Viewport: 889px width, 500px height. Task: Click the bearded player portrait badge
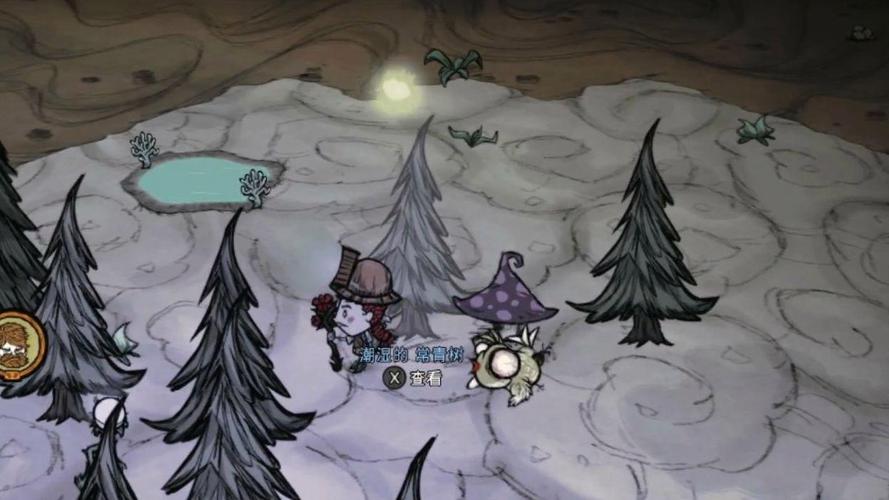17,344
